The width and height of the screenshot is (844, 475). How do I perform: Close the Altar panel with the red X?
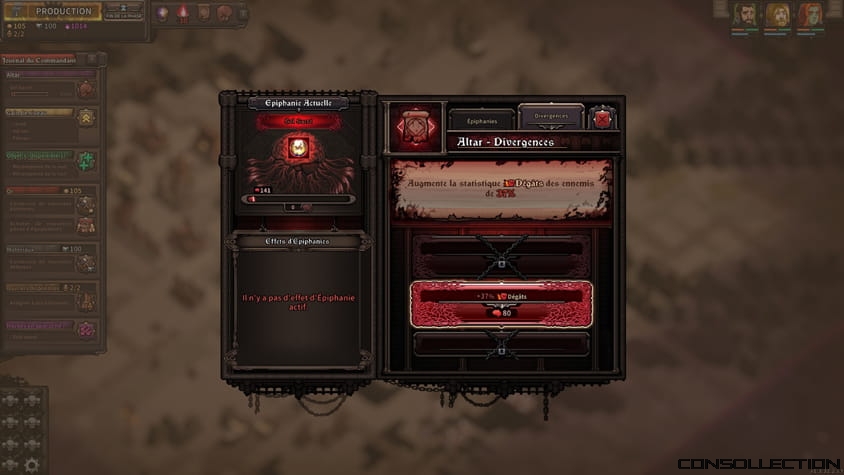(x=602, y=118)
